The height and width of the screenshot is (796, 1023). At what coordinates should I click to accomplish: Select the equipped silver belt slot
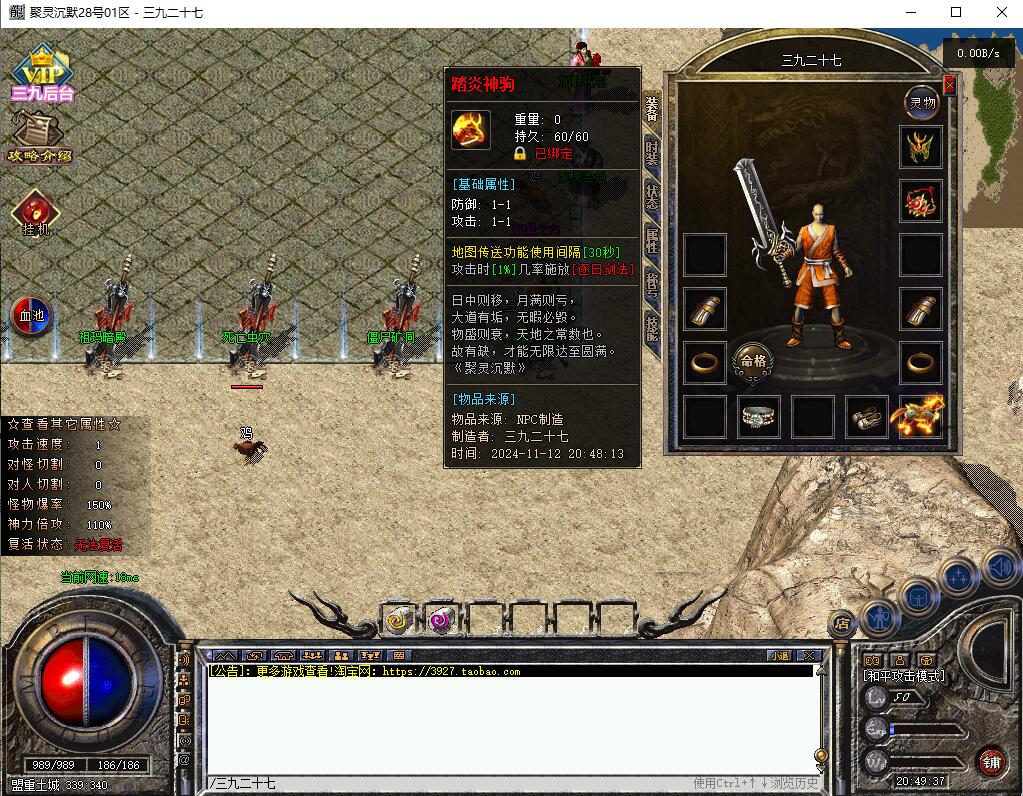[x=759, y=416]
